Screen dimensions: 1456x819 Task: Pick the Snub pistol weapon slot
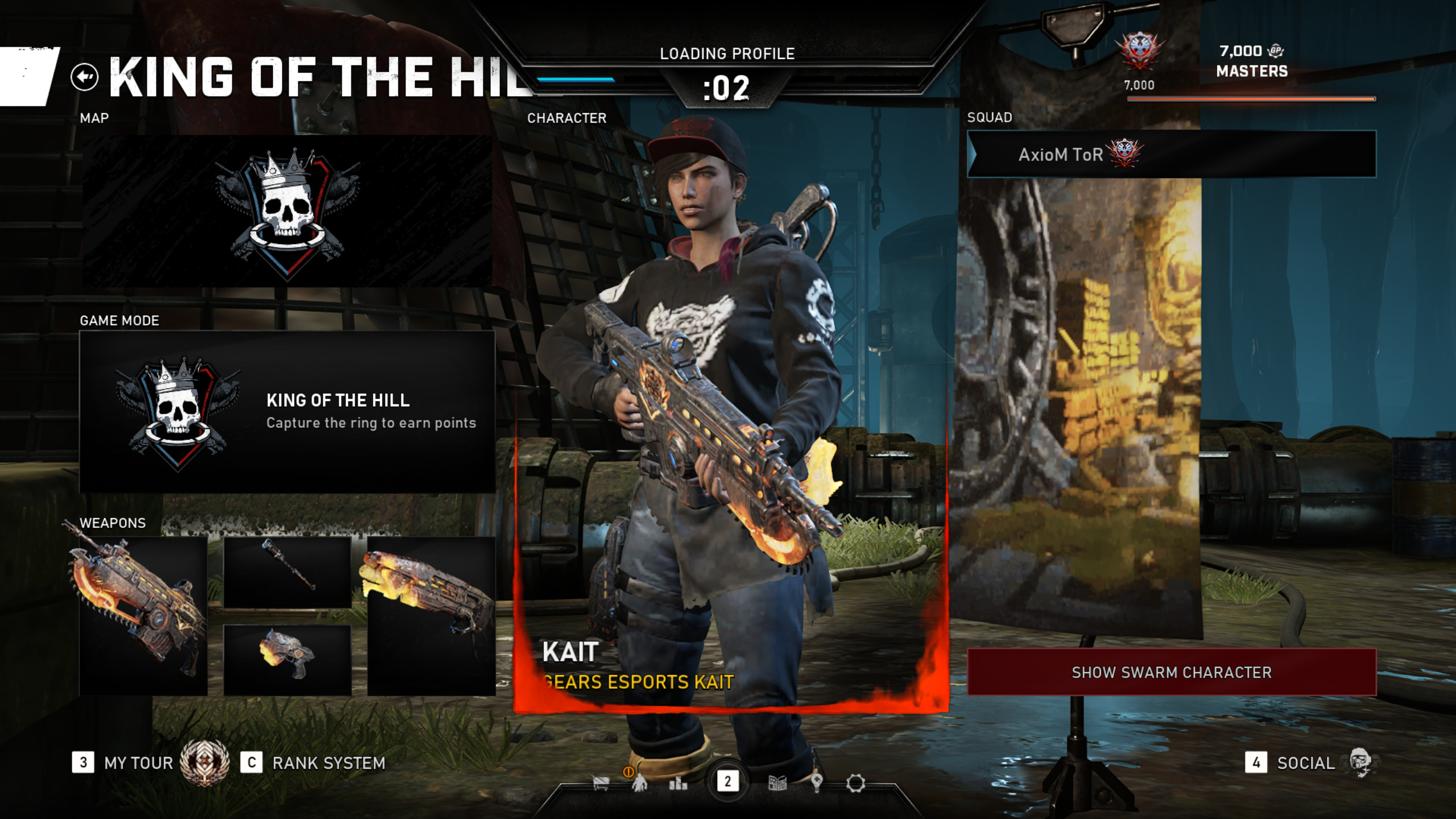[287, 660]
